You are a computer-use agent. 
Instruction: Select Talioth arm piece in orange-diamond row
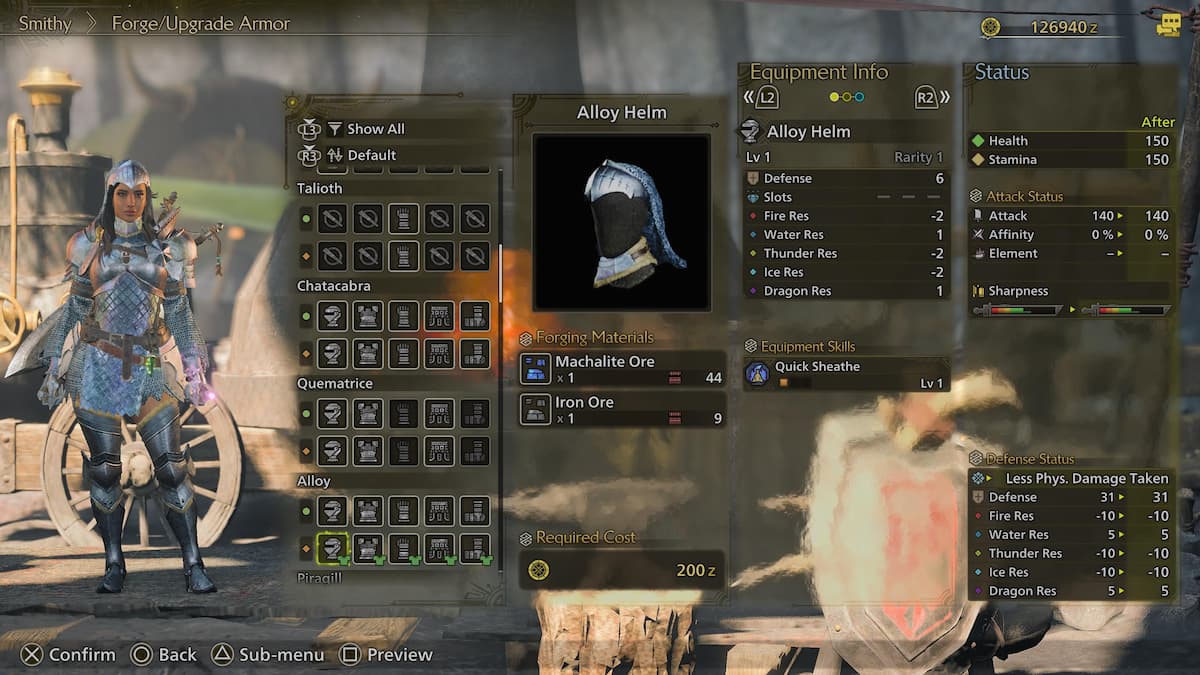[x=404, y=256]
